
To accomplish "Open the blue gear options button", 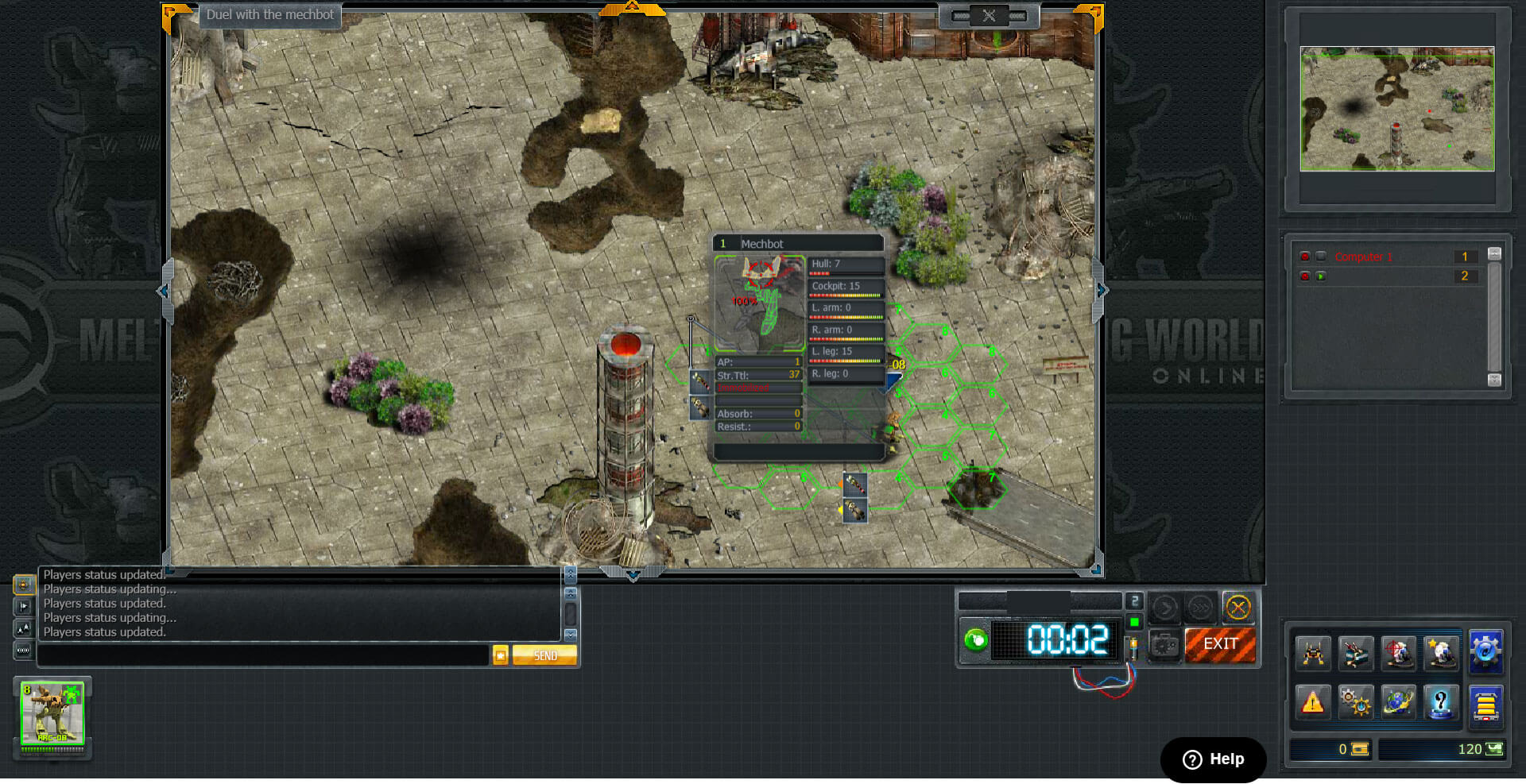I will (x=1485, y=652).
